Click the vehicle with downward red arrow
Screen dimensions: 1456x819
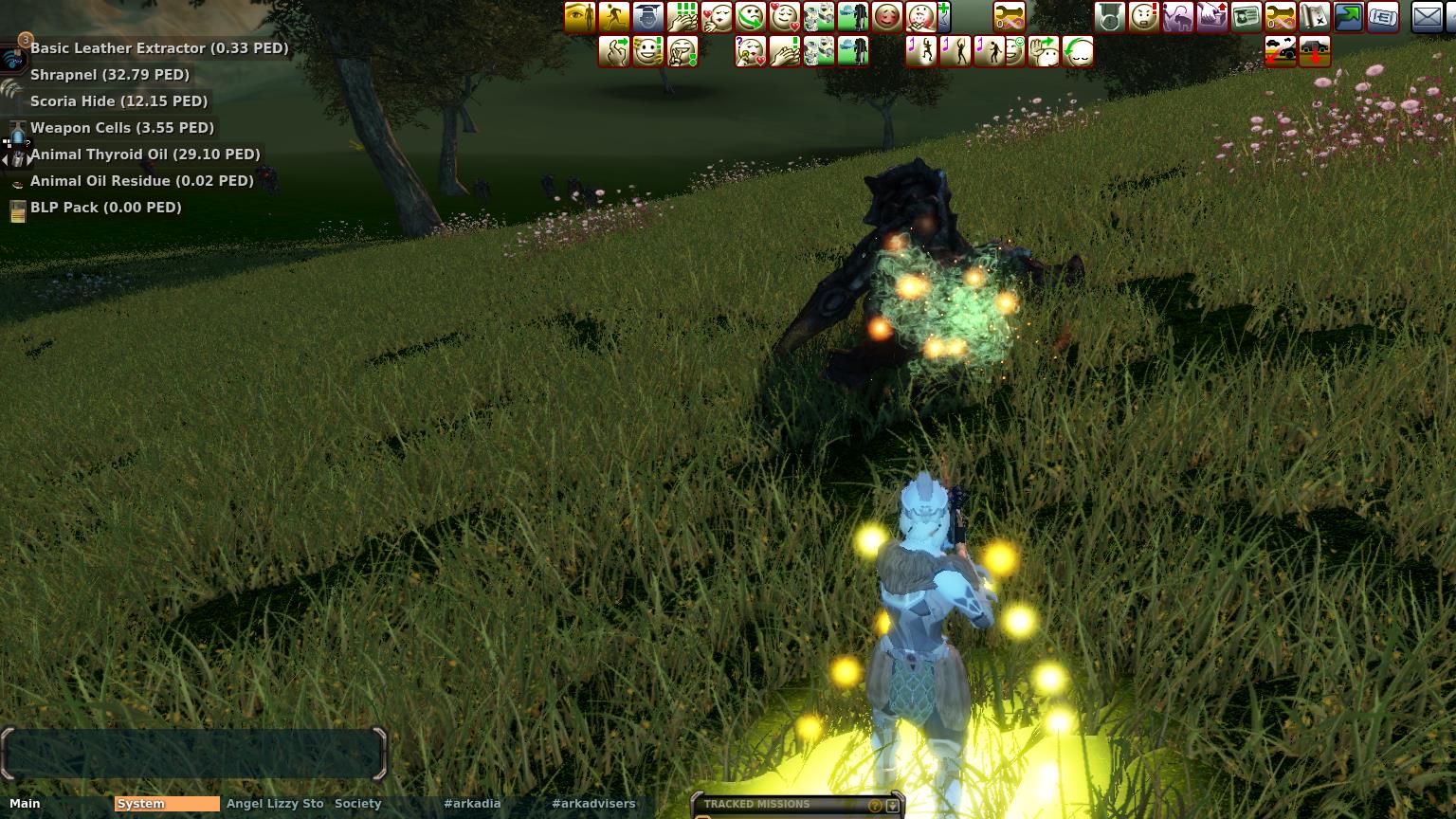pyautogui.click(x=1315, y=51)
